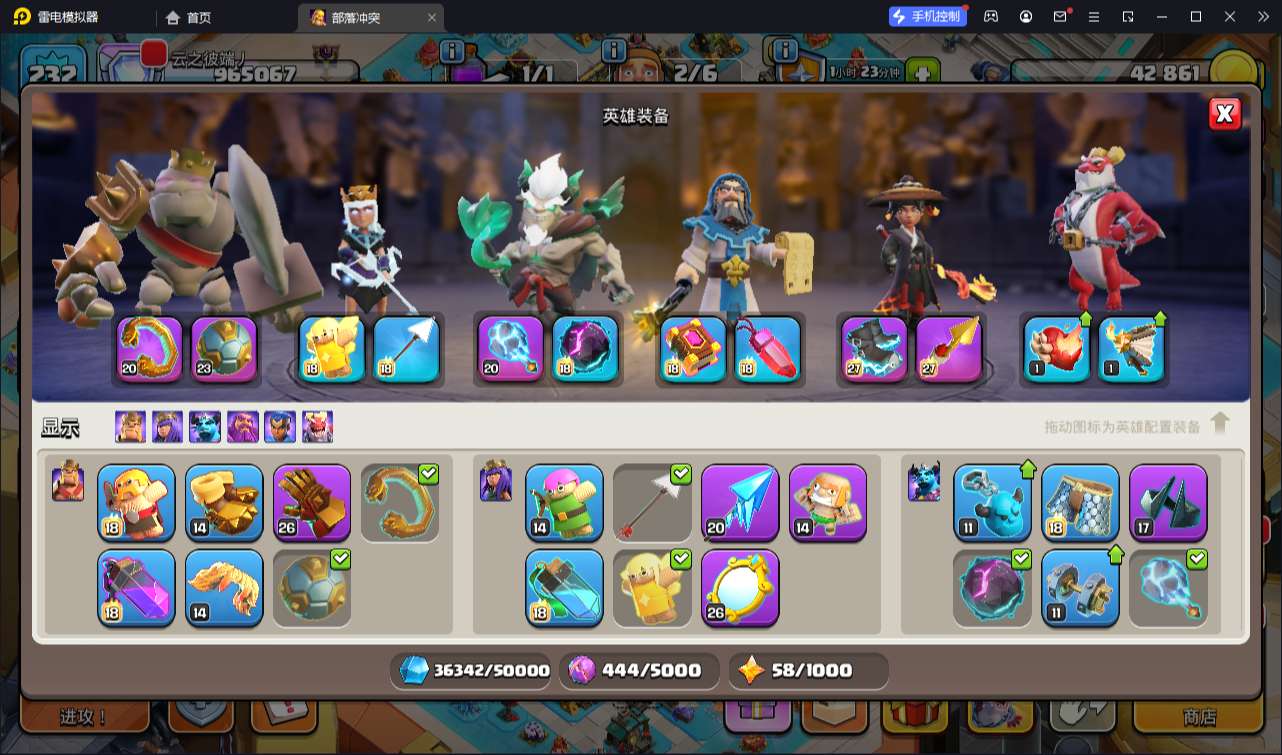Click the equipped red heart with upgrade arrow

pyautogui.click(x=1057, y=349)
